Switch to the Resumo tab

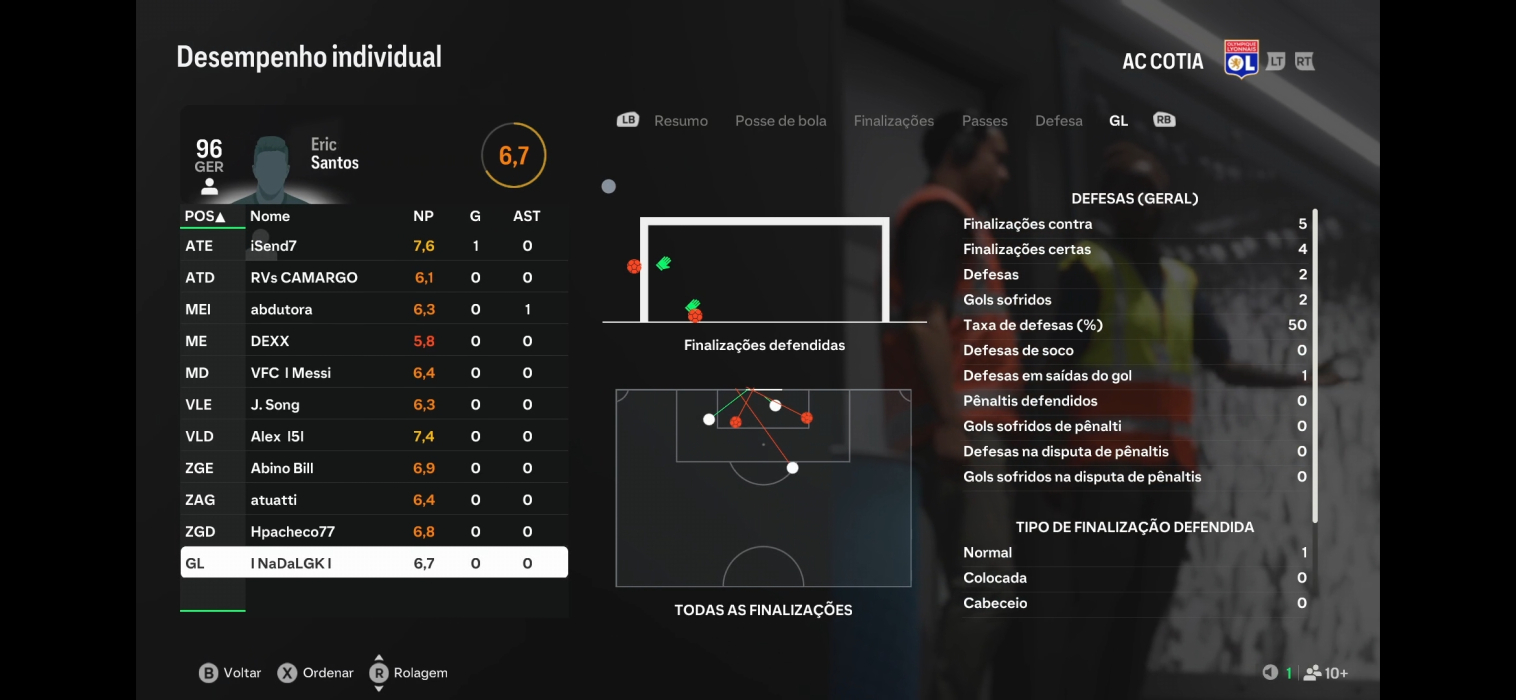click(680, 121)
